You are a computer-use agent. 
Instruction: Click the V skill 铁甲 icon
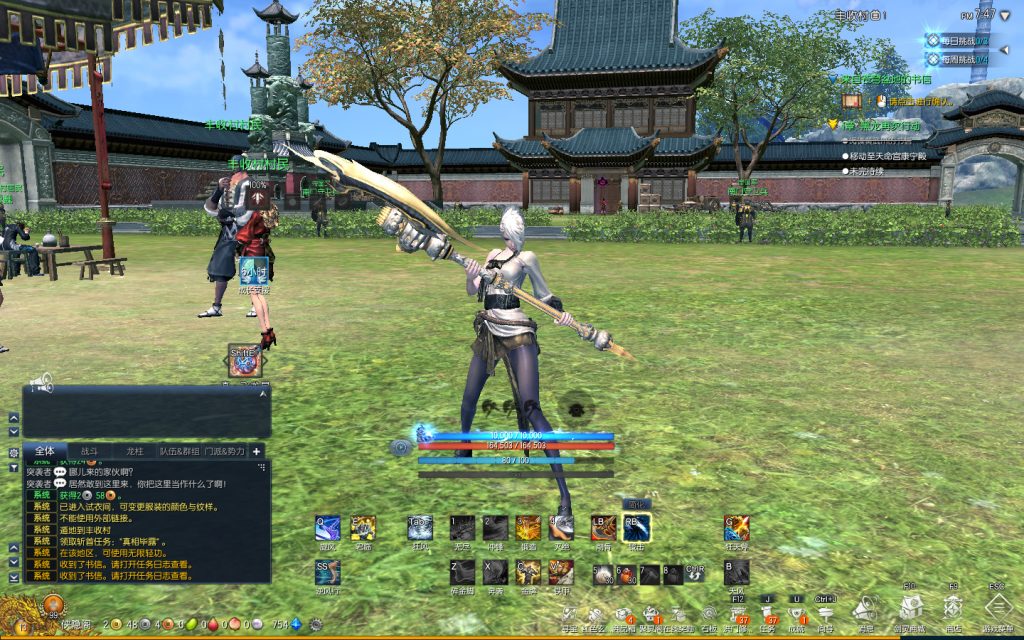point(561,572)
